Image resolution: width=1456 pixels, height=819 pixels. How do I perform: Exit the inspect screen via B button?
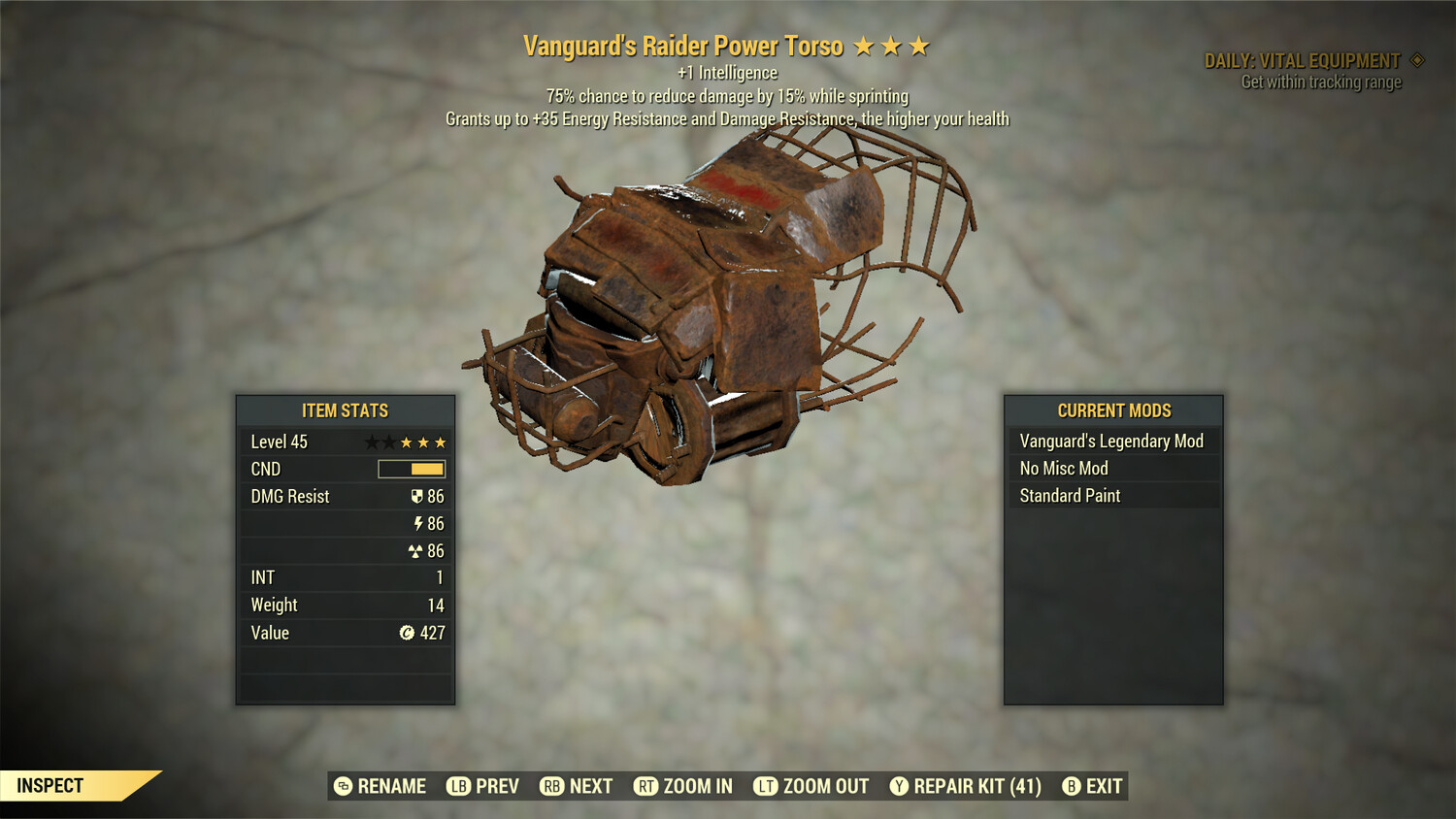[1072, 786]
